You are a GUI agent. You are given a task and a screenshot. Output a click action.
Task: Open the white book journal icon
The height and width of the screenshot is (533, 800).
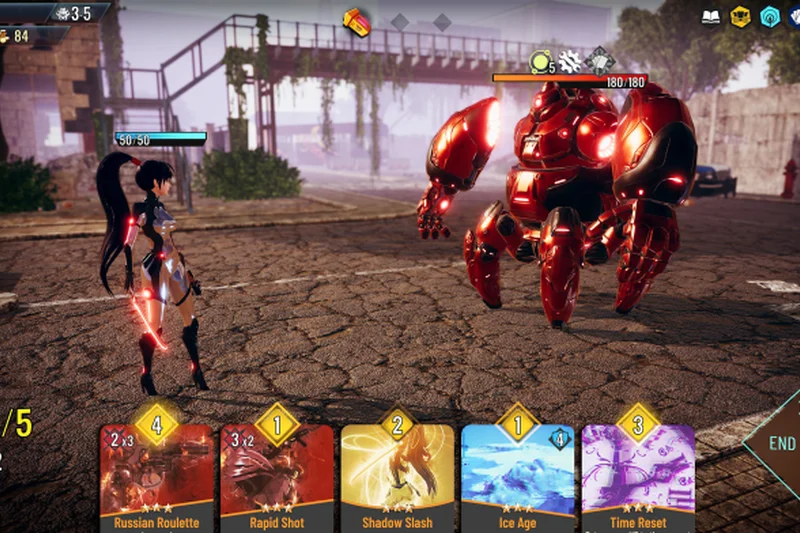coord(711,17)
